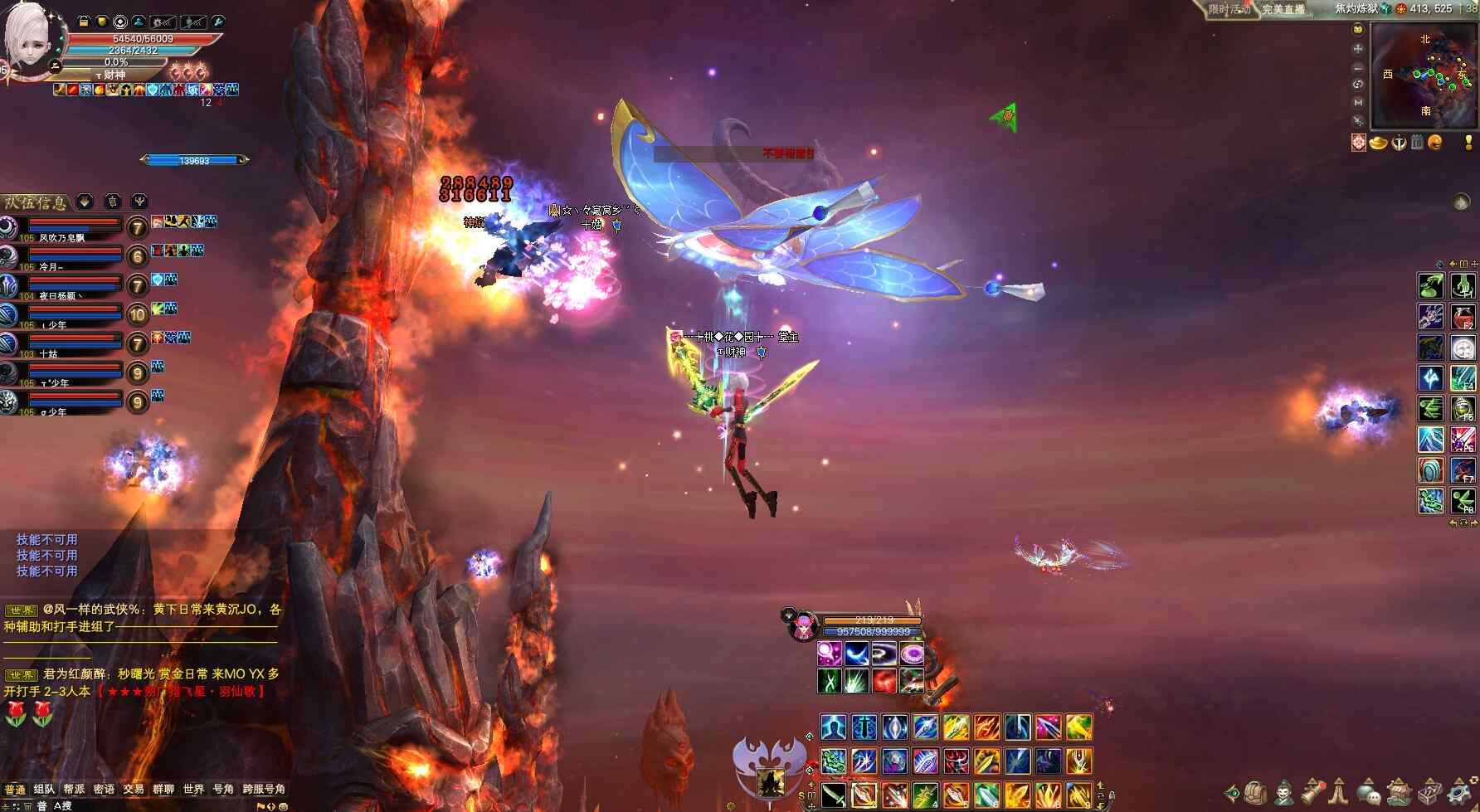The image size is (1480, 812).
Task: Zoom out the minimap with minus button
Action: [1358, 67]
